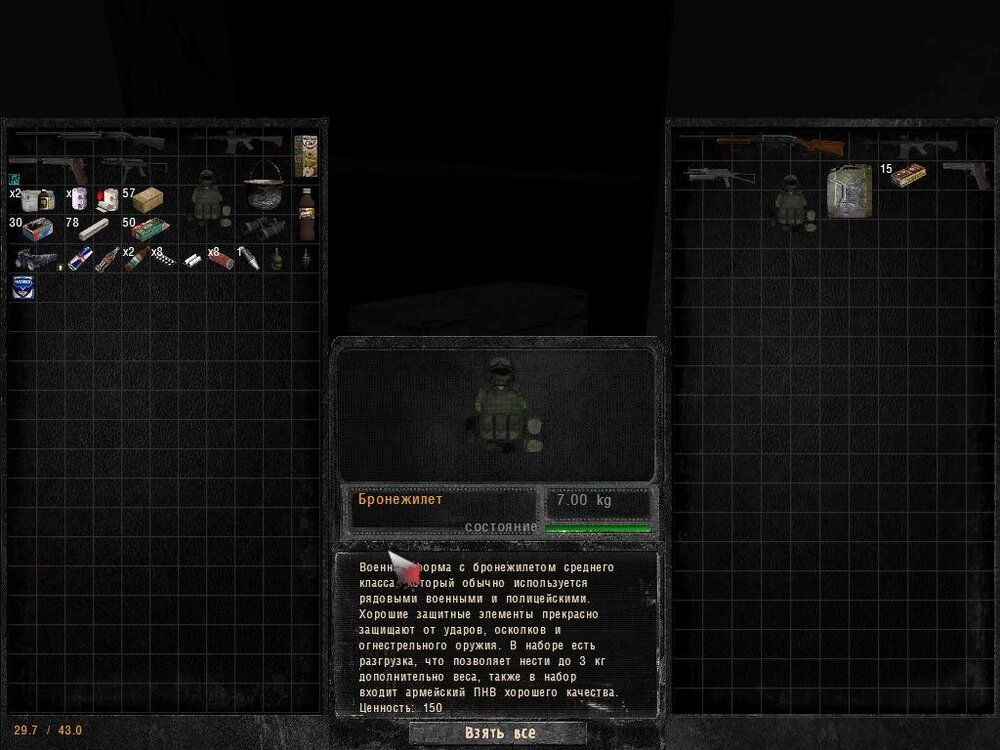Click the "Взять все" take all button
This screenshot has width=1000, height=750.
pos(500,733)
